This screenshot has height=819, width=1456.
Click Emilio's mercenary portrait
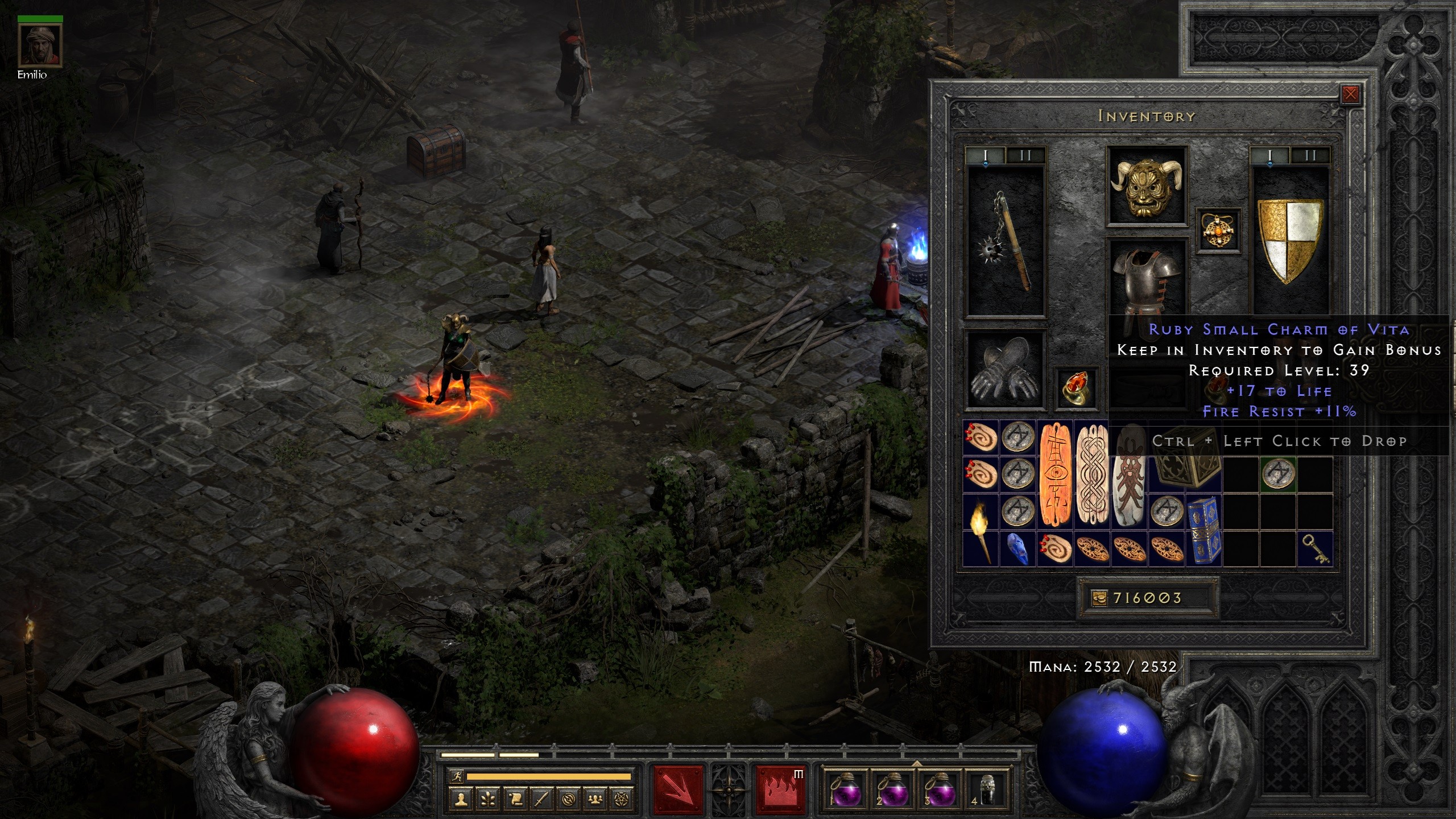click(x=40, y=45)
